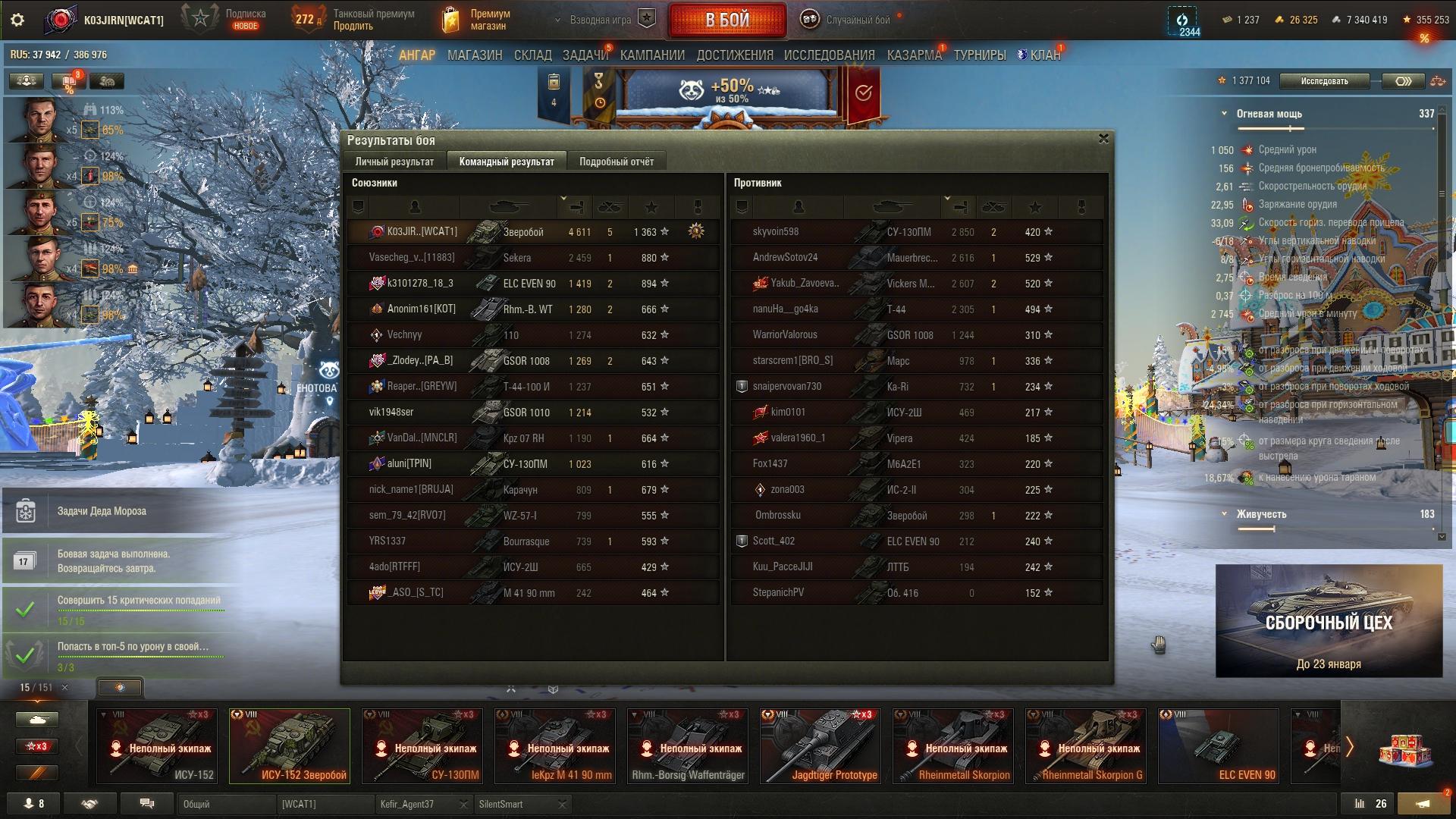Switch to the Личный результат tab

(x=394, y=162)
